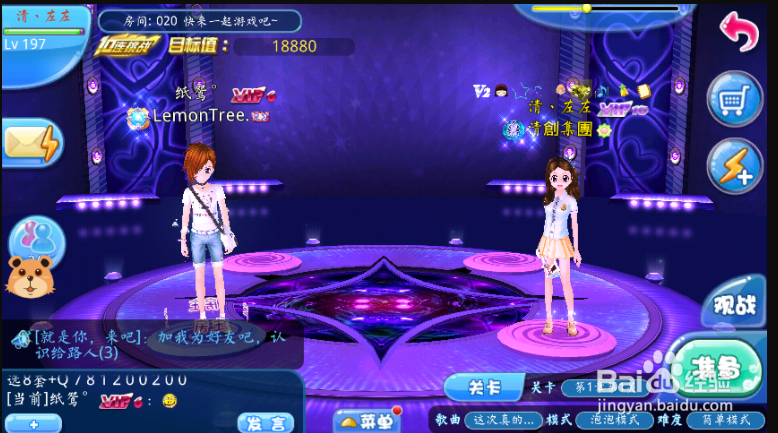Click the chat message about adding friends
The height and width of the screenshot is (433, 778).
click(160, 343)
